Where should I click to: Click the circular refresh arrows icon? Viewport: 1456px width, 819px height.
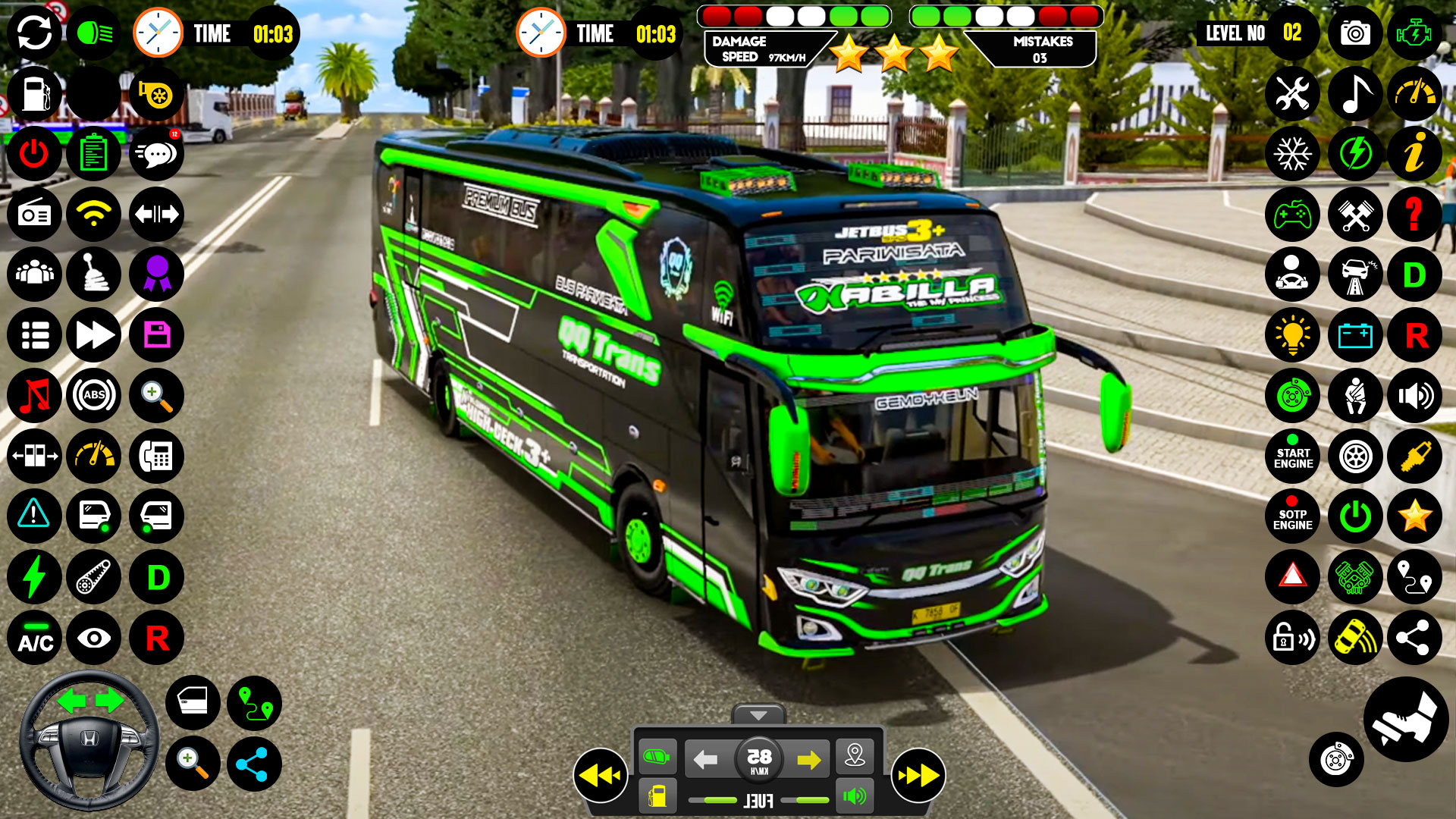coord(35,33)
